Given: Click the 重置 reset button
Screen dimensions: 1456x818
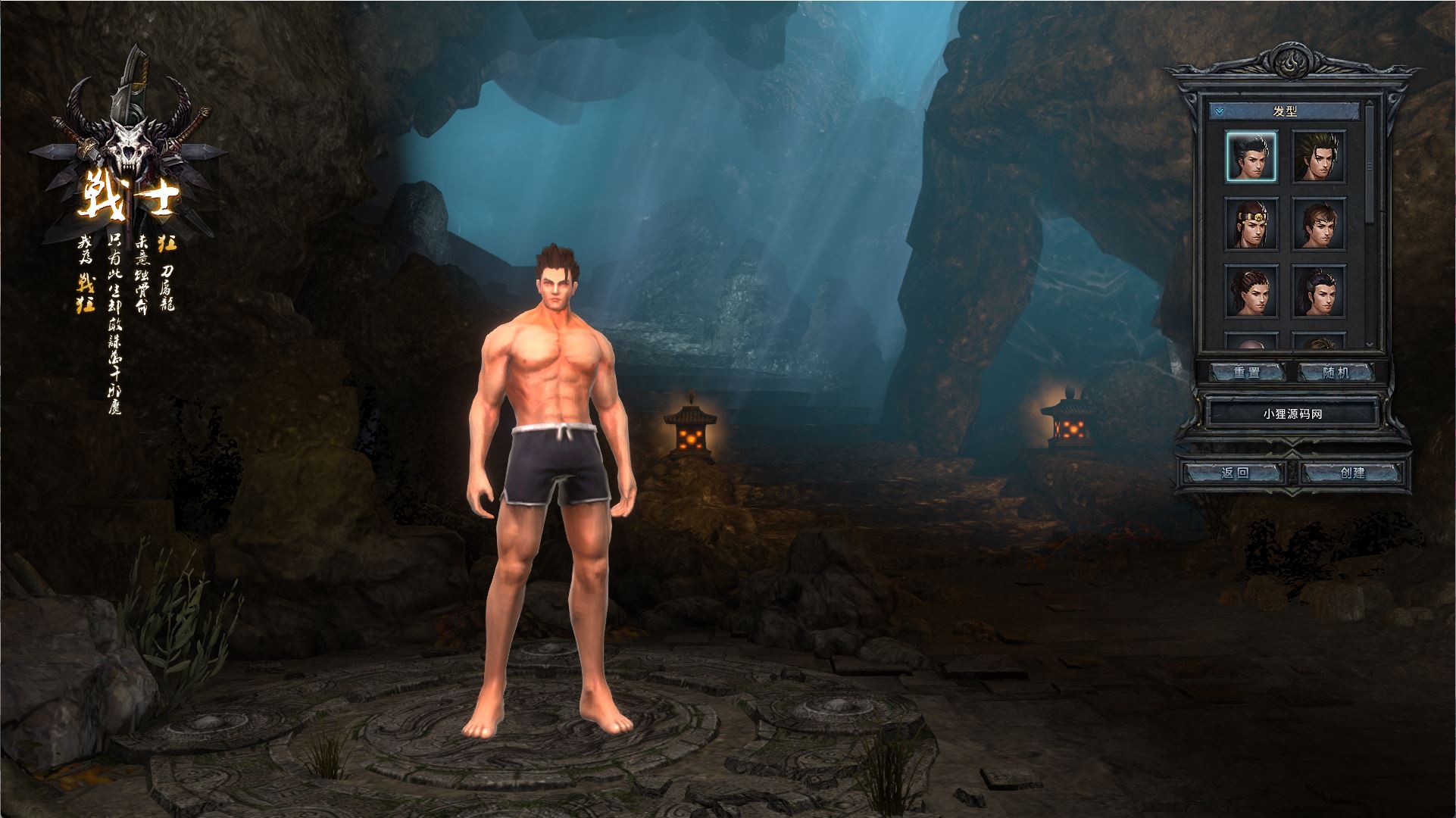Looking at the screenshot, I should coord(1246,372).
